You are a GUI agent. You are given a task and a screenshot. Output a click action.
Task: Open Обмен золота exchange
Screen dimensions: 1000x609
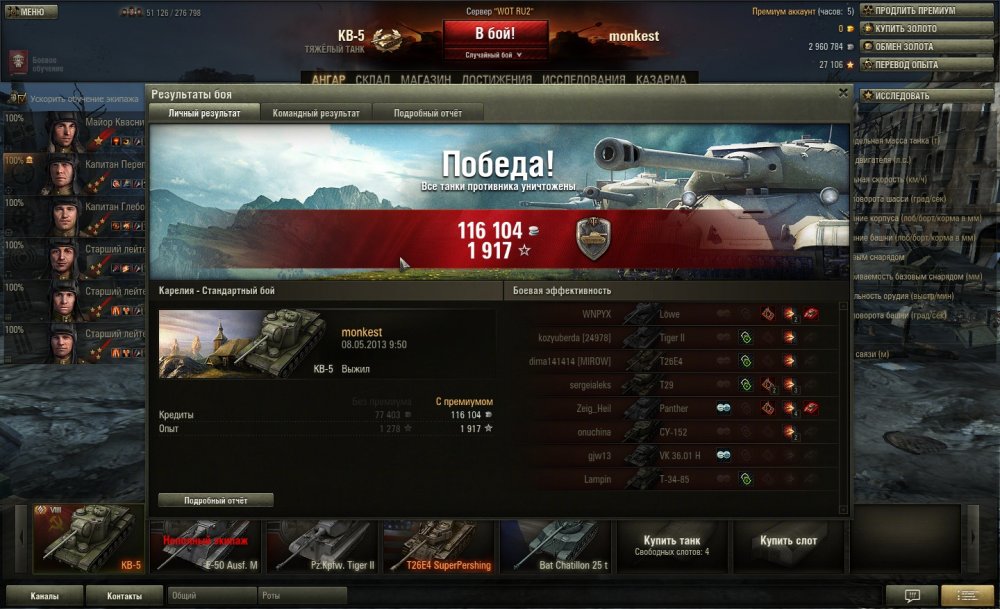tap(926, 46)
